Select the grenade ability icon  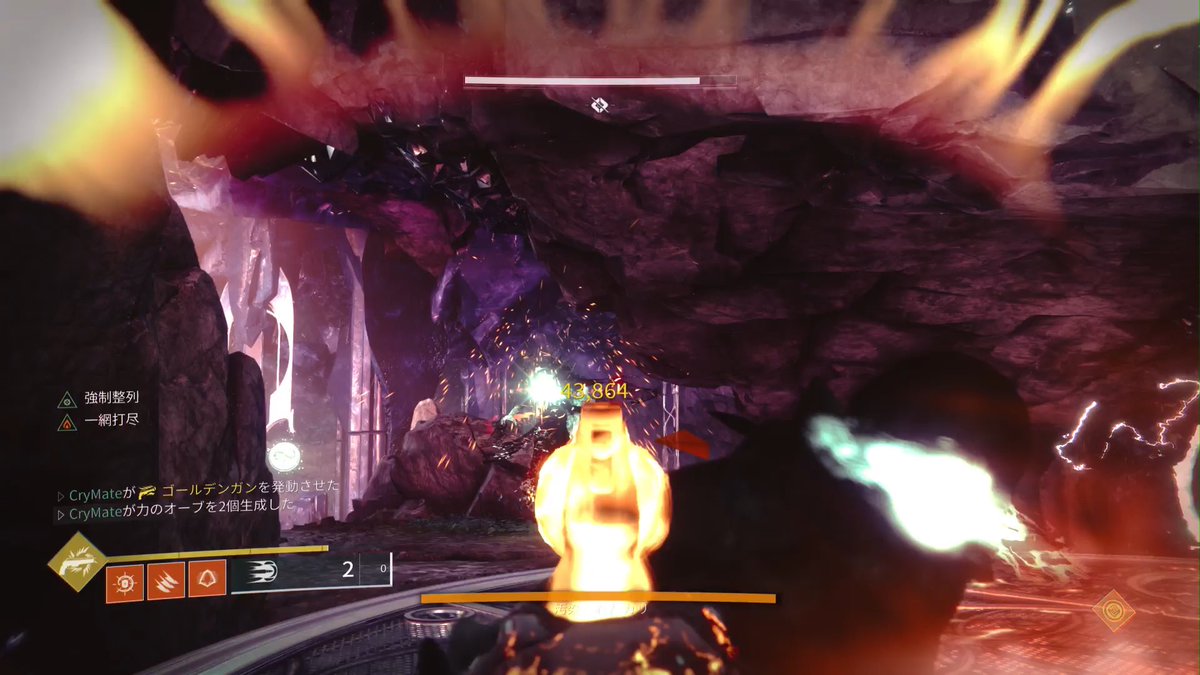(124, 581)
